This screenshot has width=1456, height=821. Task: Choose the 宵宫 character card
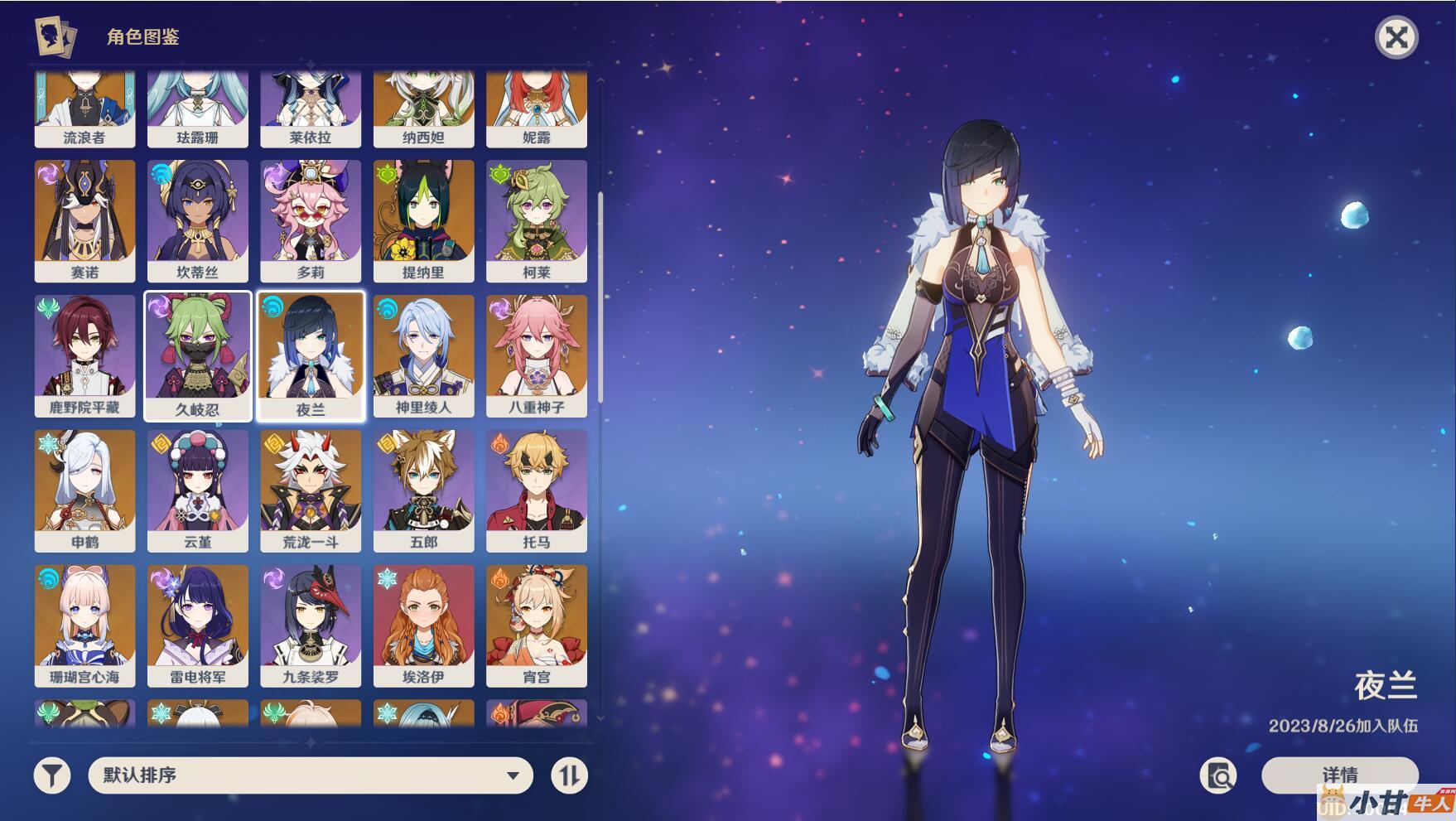tap(537, 626)
